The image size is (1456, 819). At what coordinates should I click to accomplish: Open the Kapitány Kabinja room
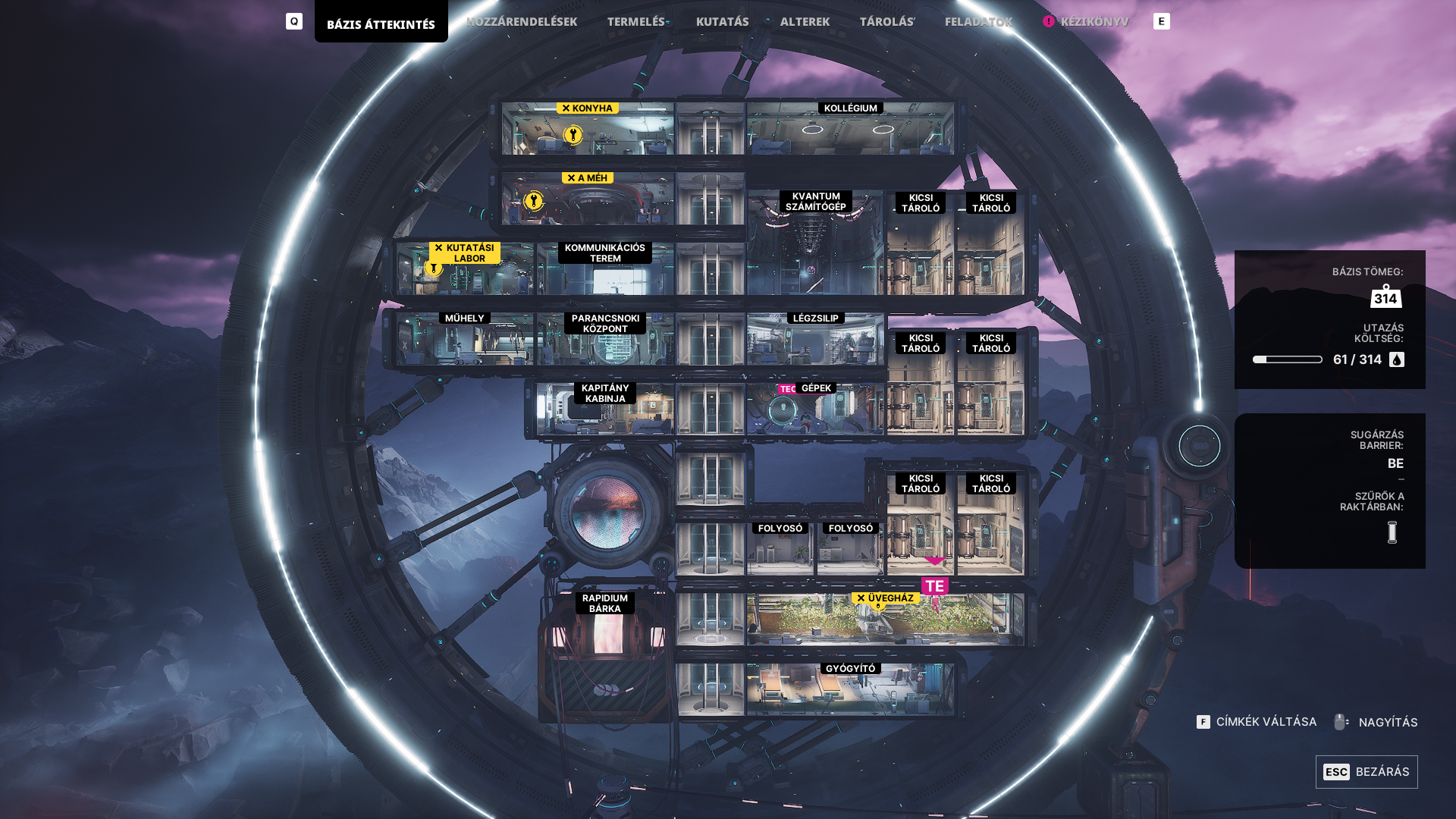[x=605, y=411]
